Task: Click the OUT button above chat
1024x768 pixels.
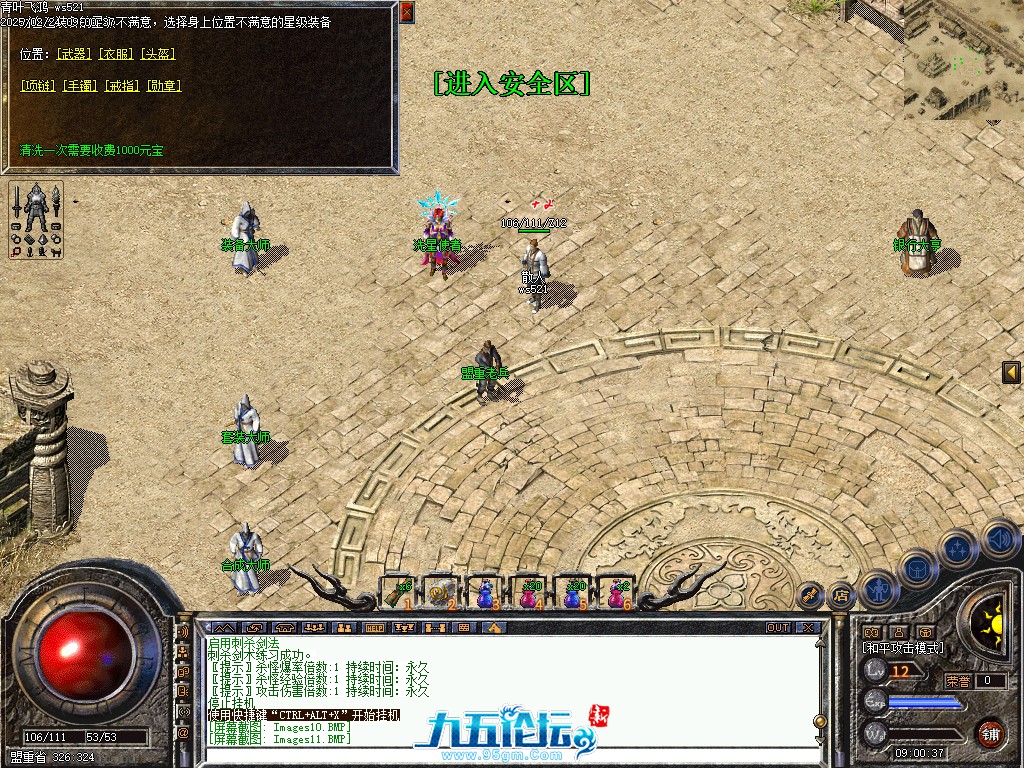Action: pyautogui.click(x=777, y=628)
